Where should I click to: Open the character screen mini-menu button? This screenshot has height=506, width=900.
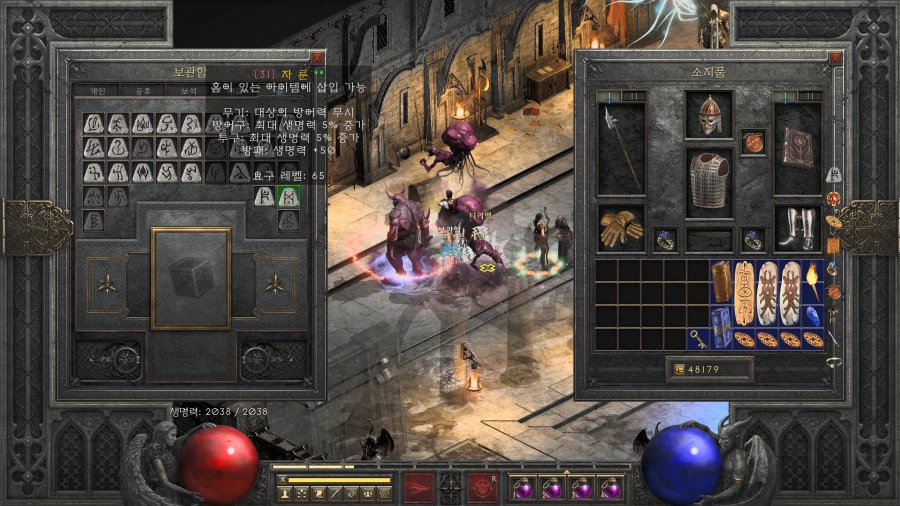pos(285,493)
